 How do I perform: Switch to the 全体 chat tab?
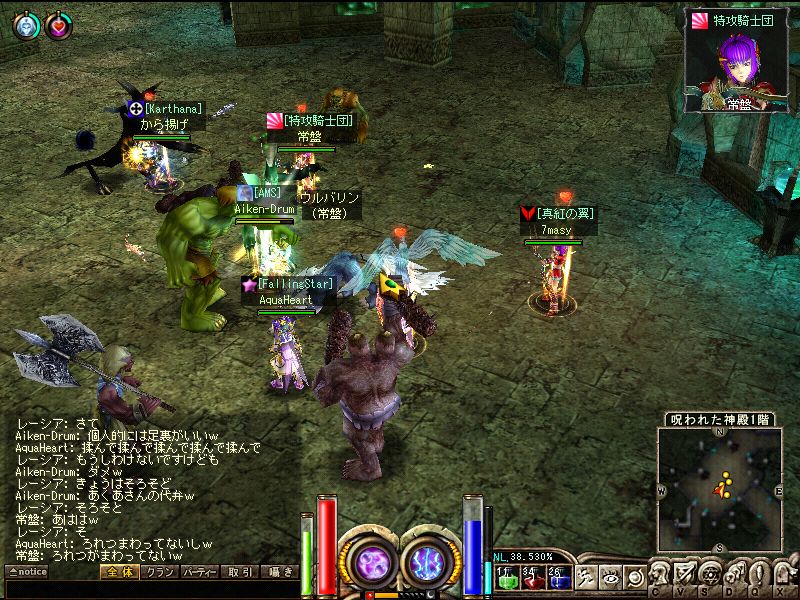[118, 572]
